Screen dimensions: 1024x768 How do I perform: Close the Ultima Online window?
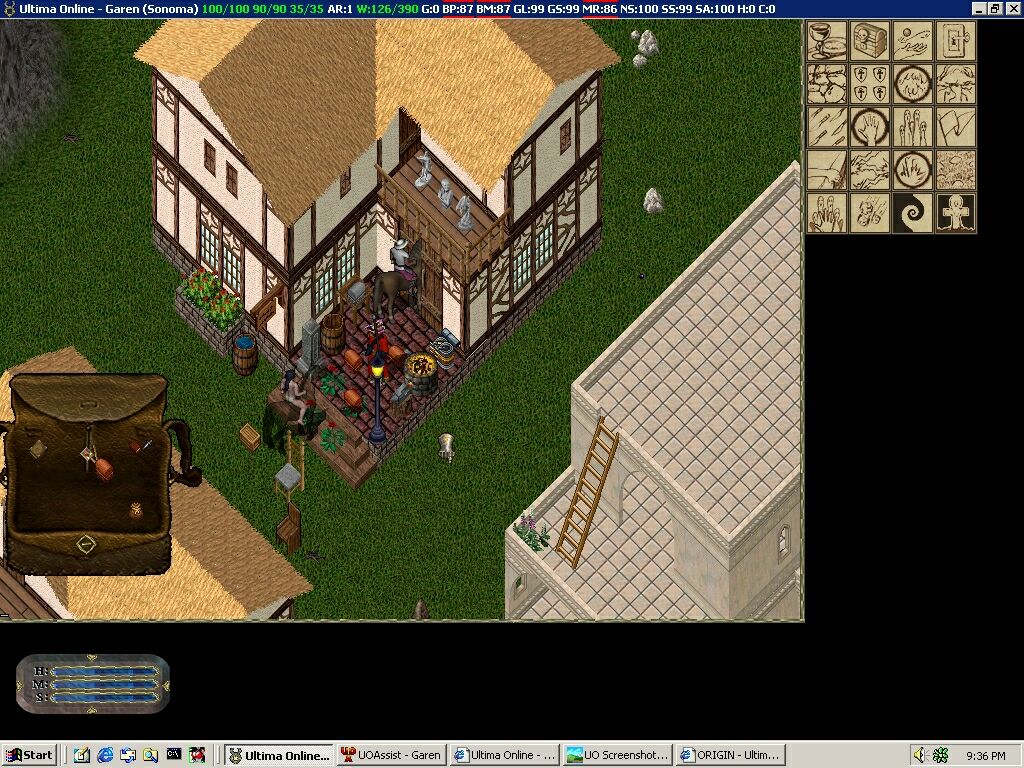[1013, 8]
